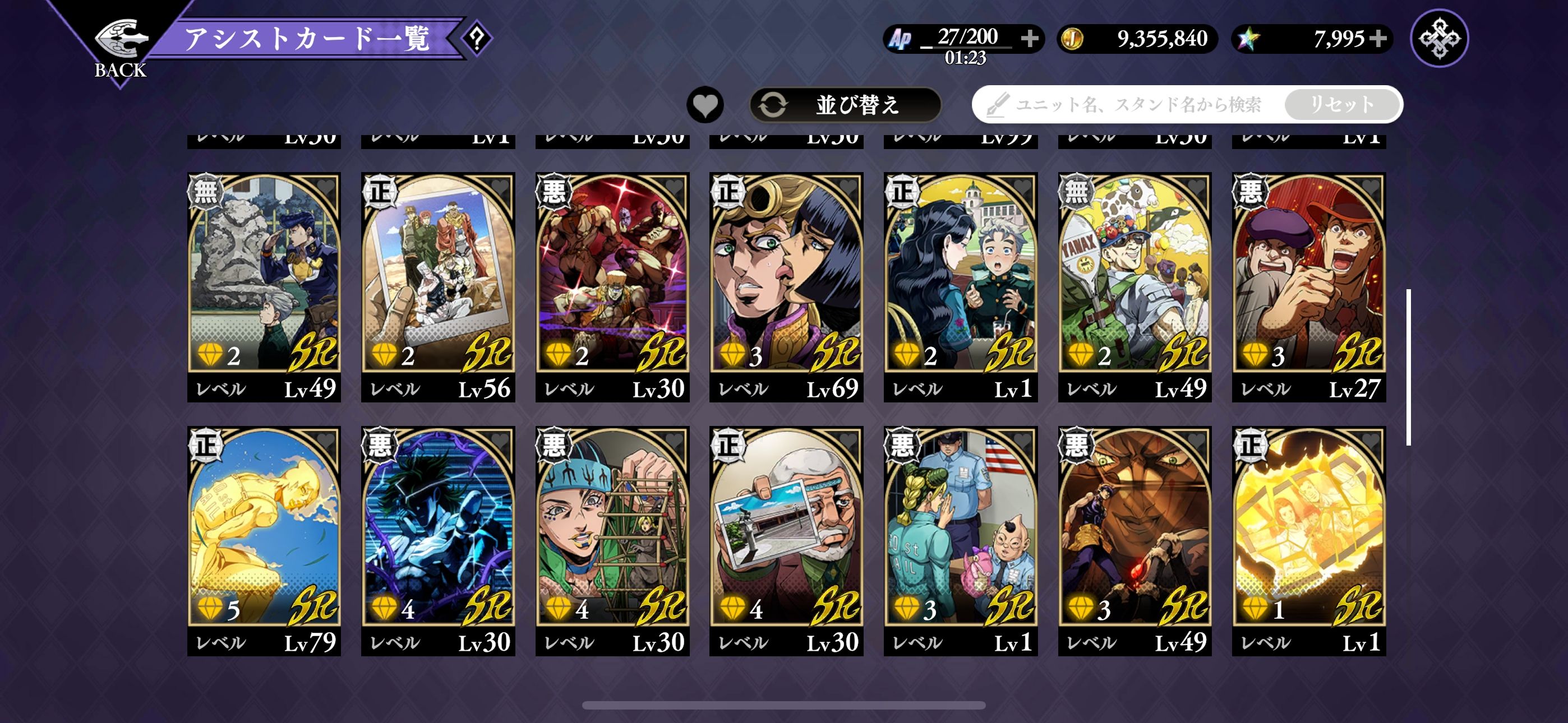This screenshot has height=723, width=1568.
Task: Buy more rainbow star gems via plus
Action: tap(1378, 38)
